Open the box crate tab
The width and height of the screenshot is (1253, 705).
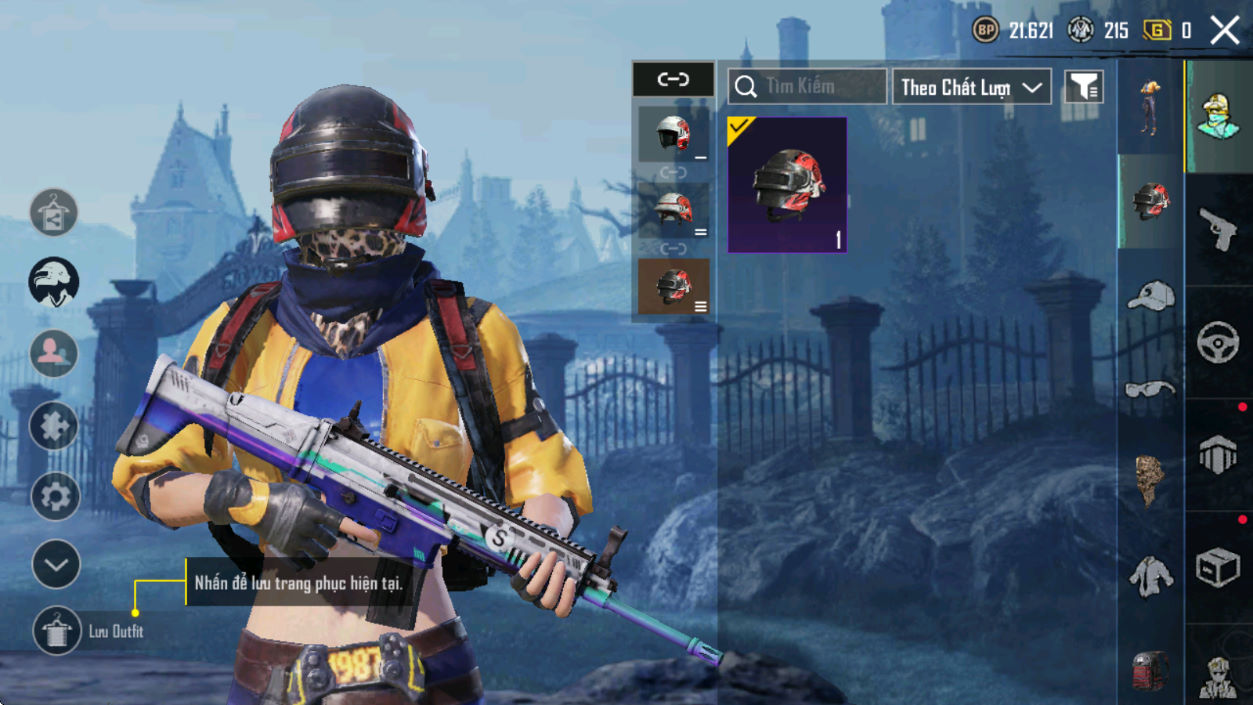1218,568
